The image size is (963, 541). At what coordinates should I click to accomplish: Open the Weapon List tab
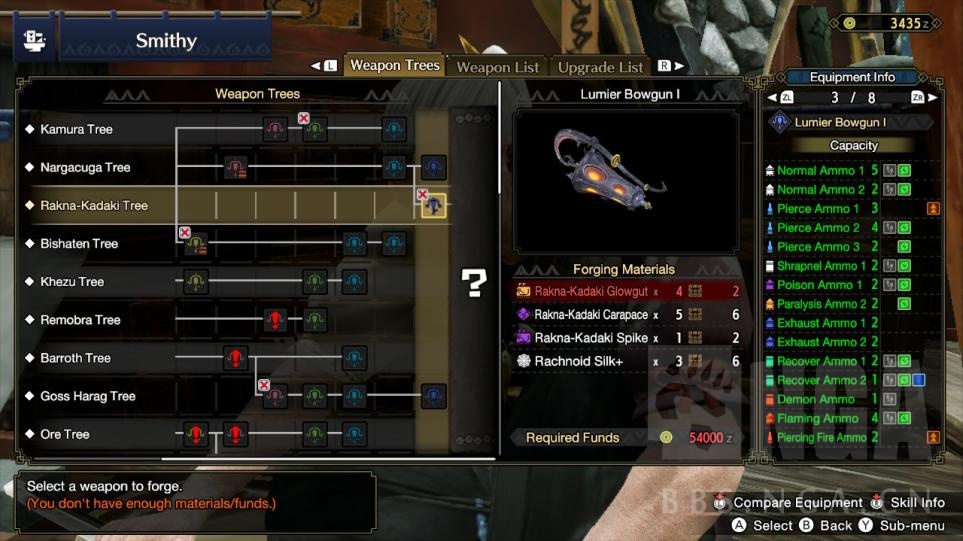click(x=497, y=67)
